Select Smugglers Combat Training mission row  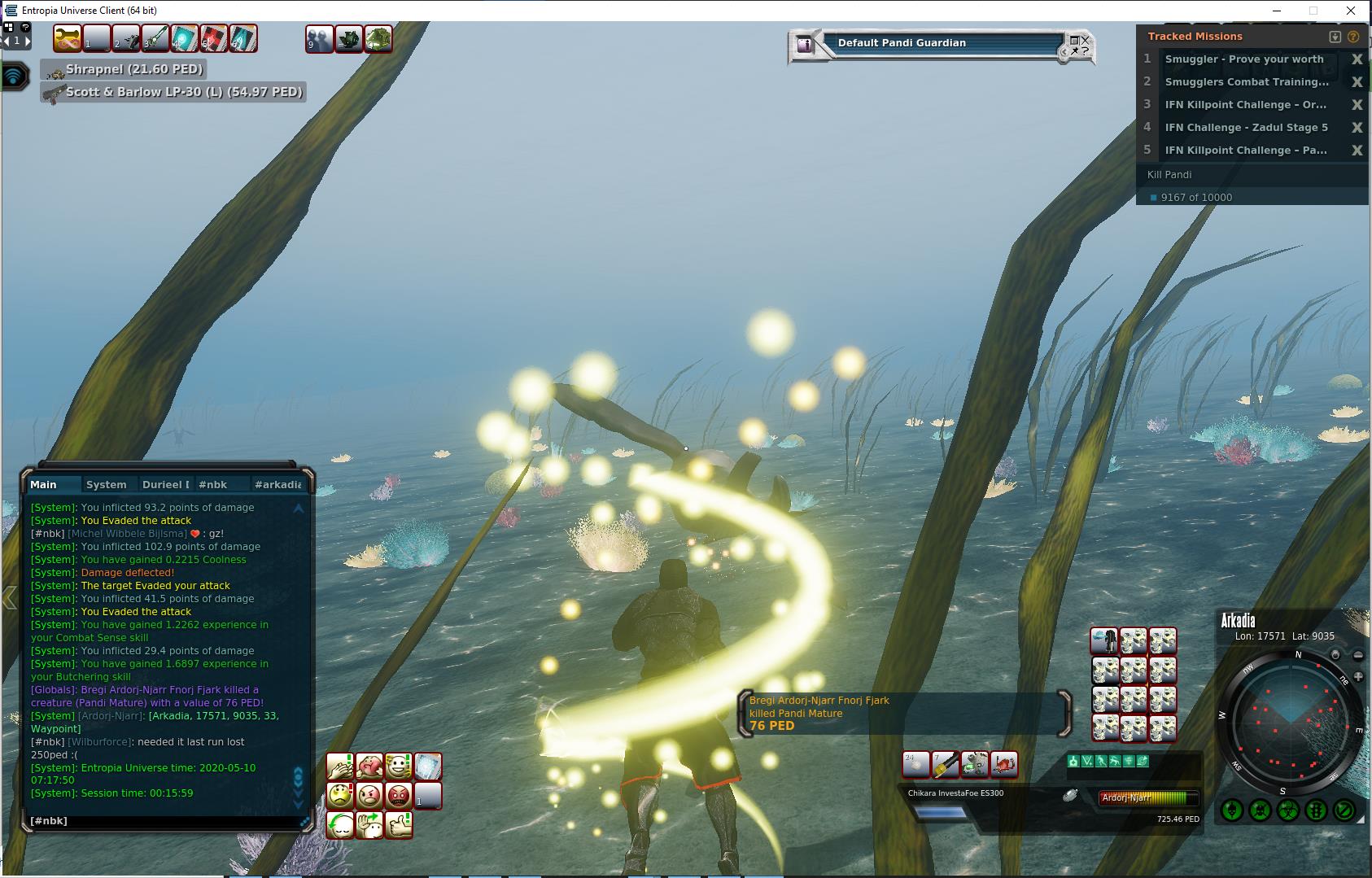coord(1246,82)
